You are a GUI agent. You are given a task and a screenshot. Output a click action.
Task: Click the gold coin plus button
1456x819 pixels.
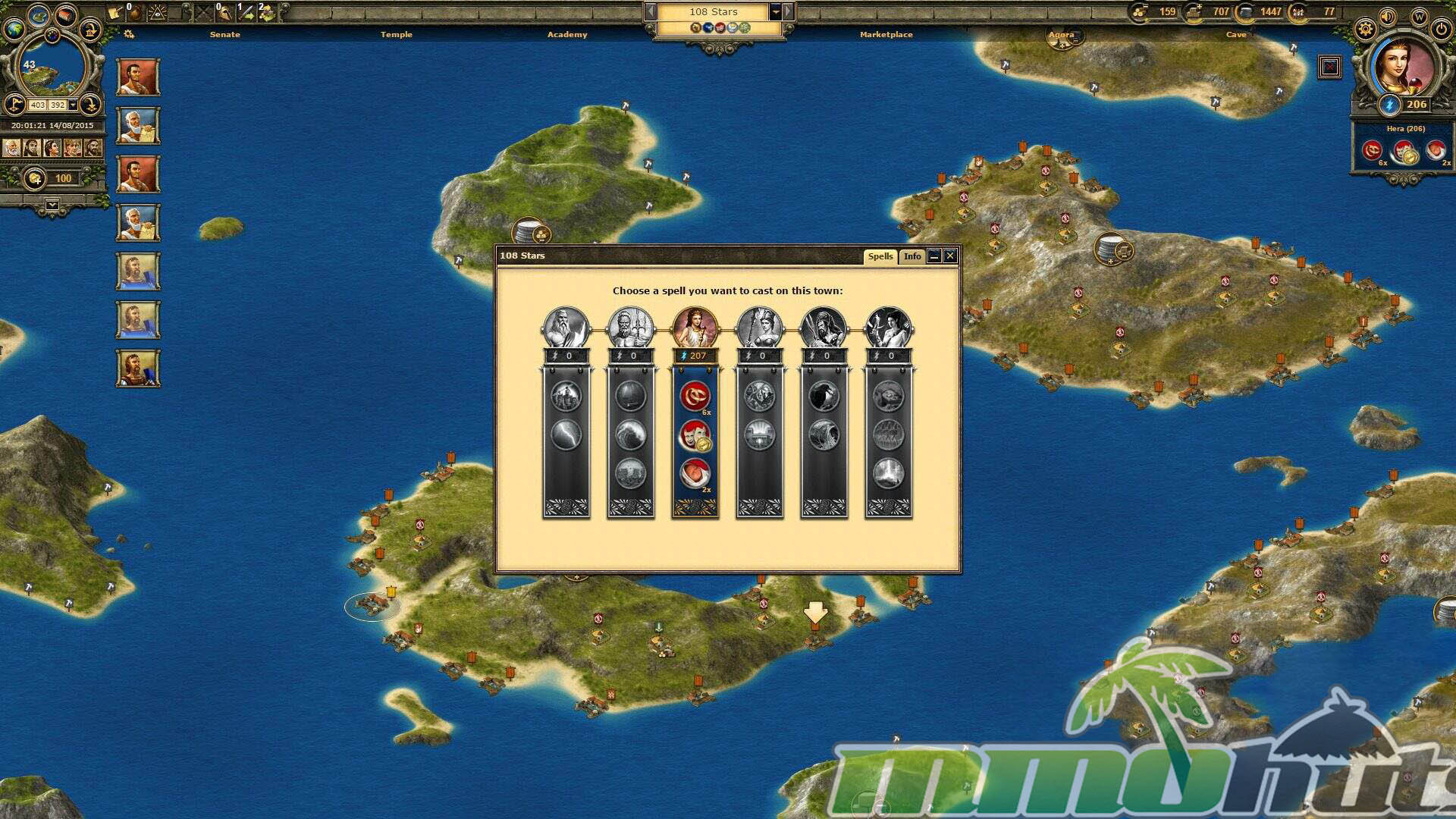point(34,179)
